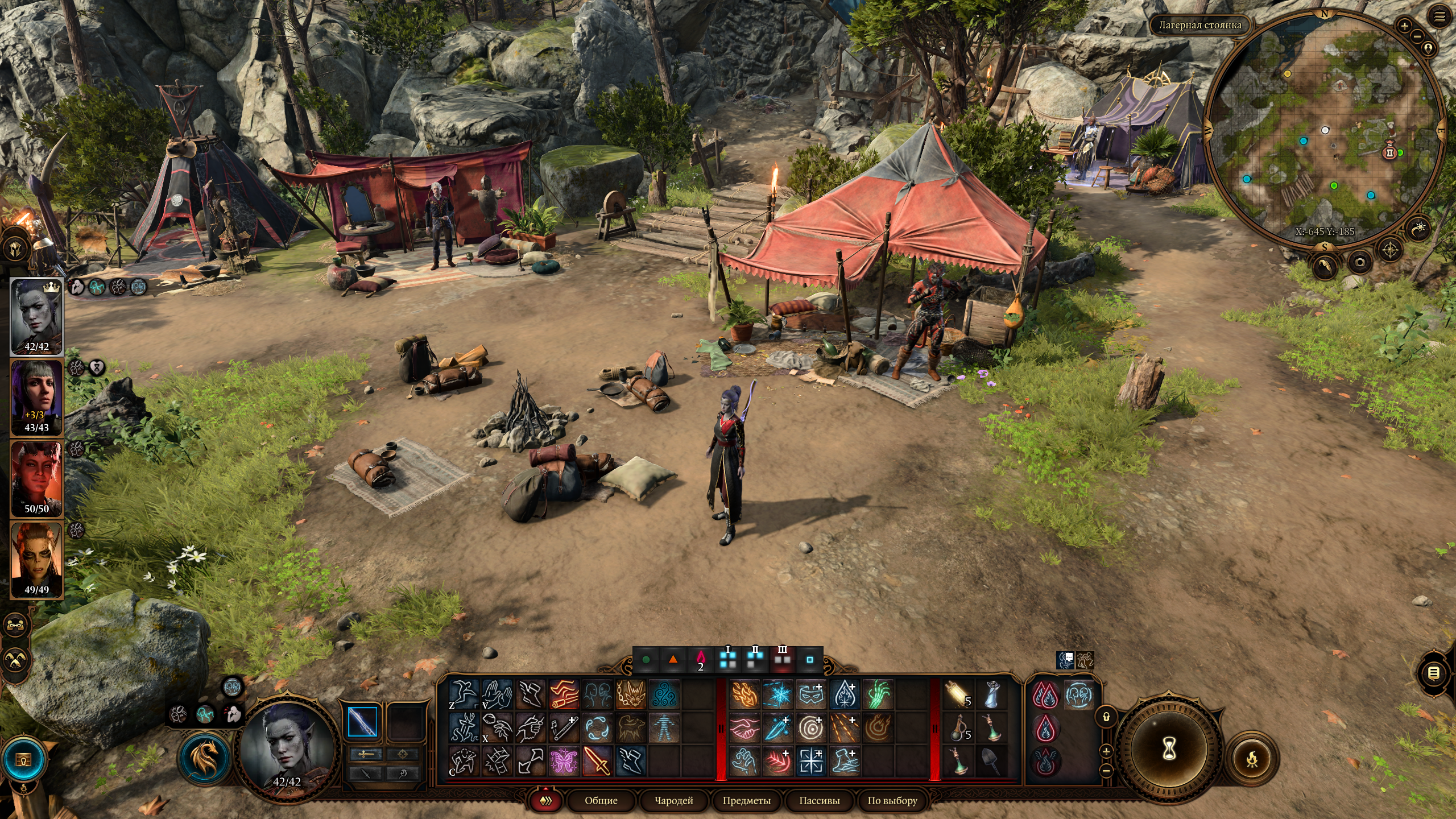Open the campfire rest button
This screenshot has width=1456, height=819.
point(1252,758)
